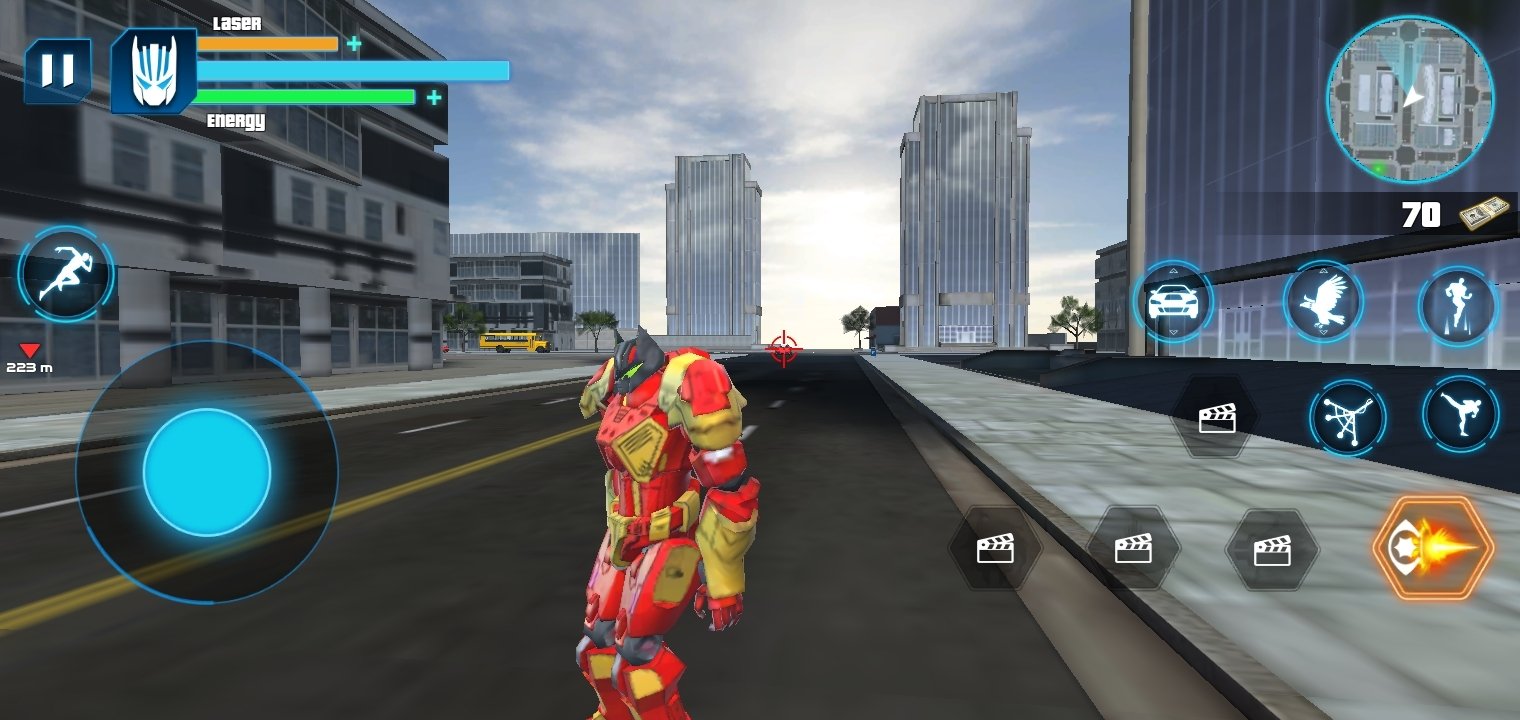Tap the blue virtual joystick knob
Viewport: 1520px width, 720px height.
tap(207, 472)
